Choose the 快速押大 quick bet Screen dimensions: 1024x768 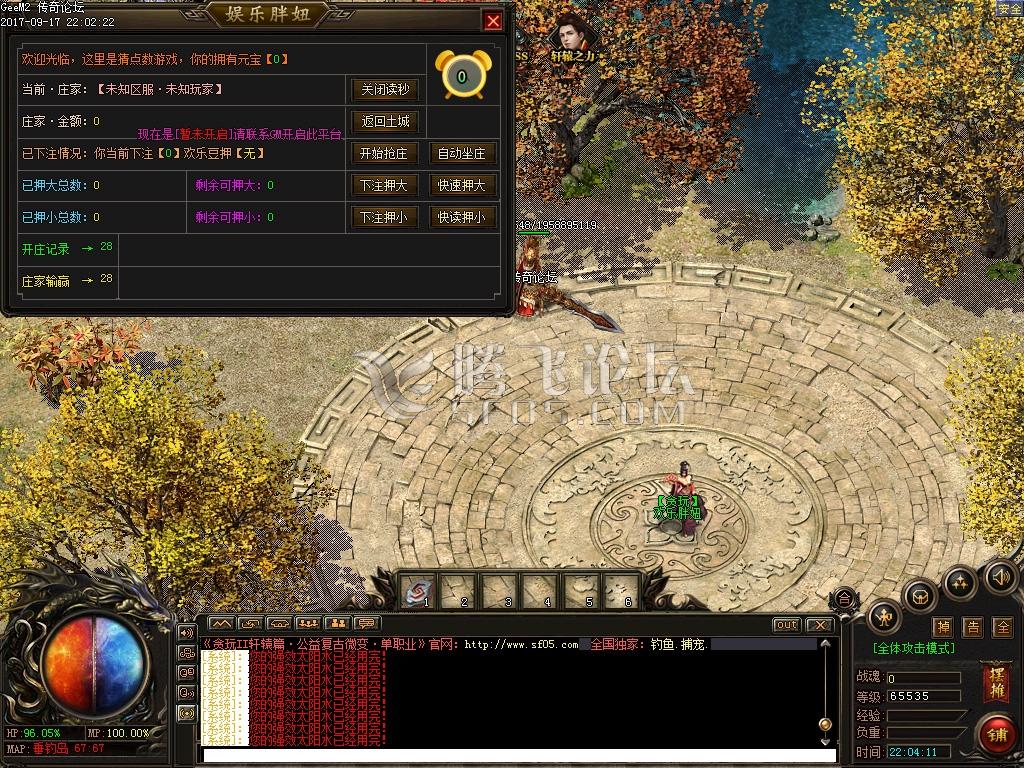pos(462,185)
